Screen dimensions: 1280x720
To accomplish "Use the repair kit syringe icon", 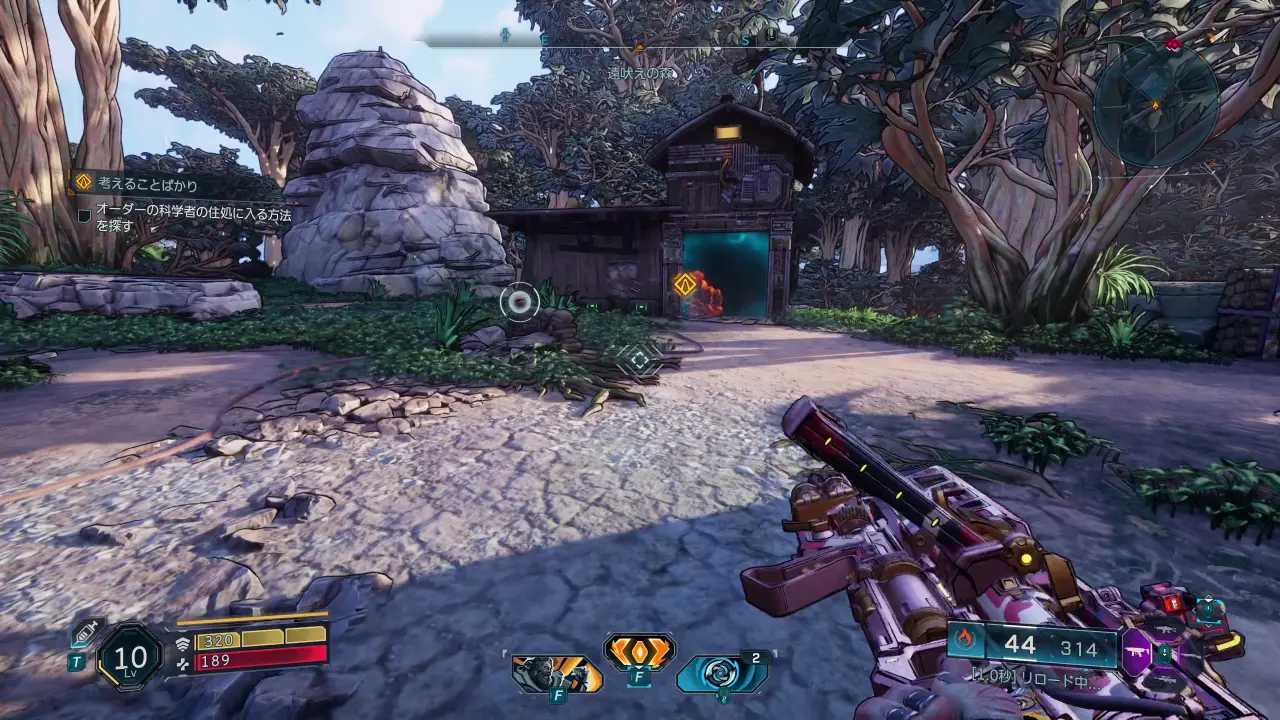I will (86, 633).
